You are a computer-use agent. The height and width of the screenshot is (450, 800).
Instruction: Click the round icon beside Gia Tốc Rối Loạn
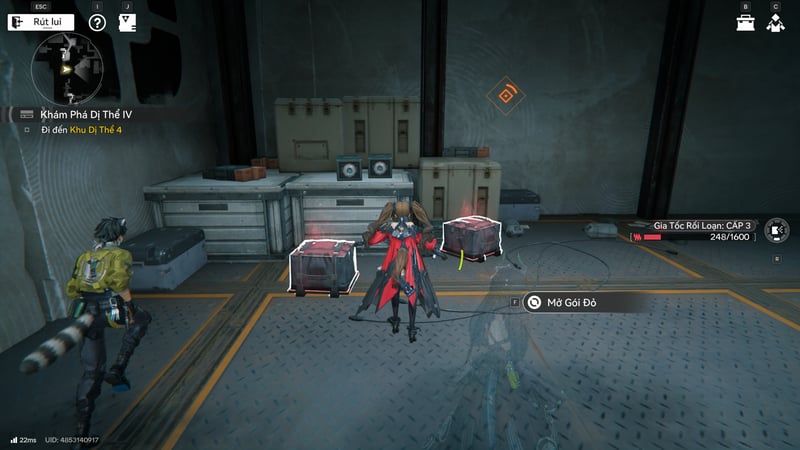click(x=775, y=231)
